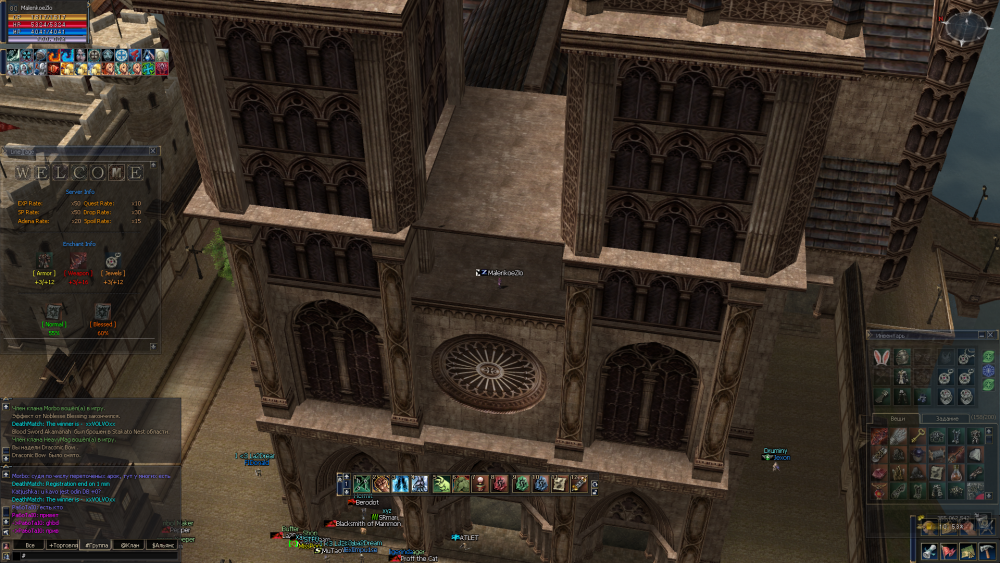Select the bunny ears equipment slot

[x=881, y=357]
